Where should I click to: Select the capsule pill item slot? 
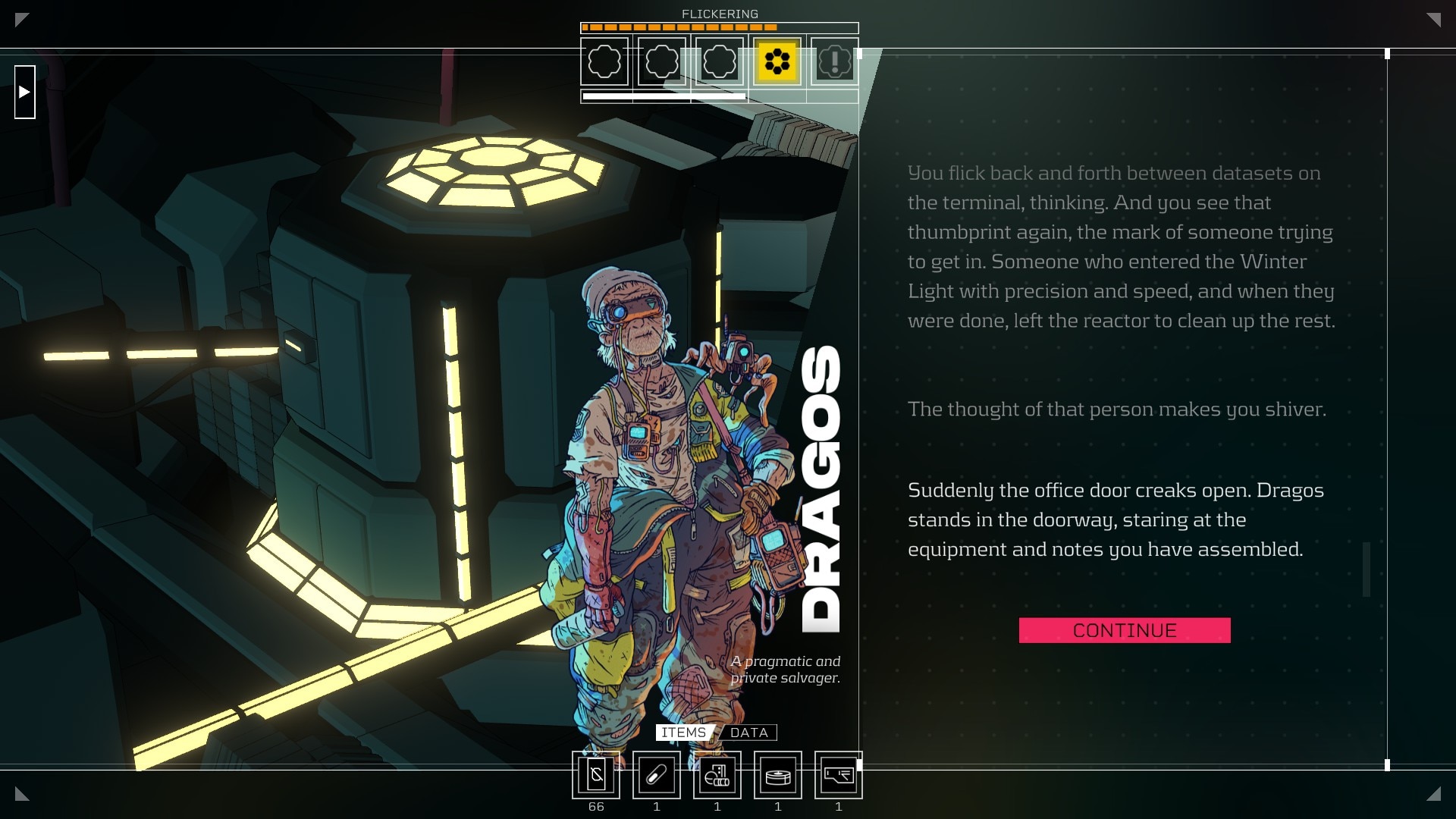657,775
